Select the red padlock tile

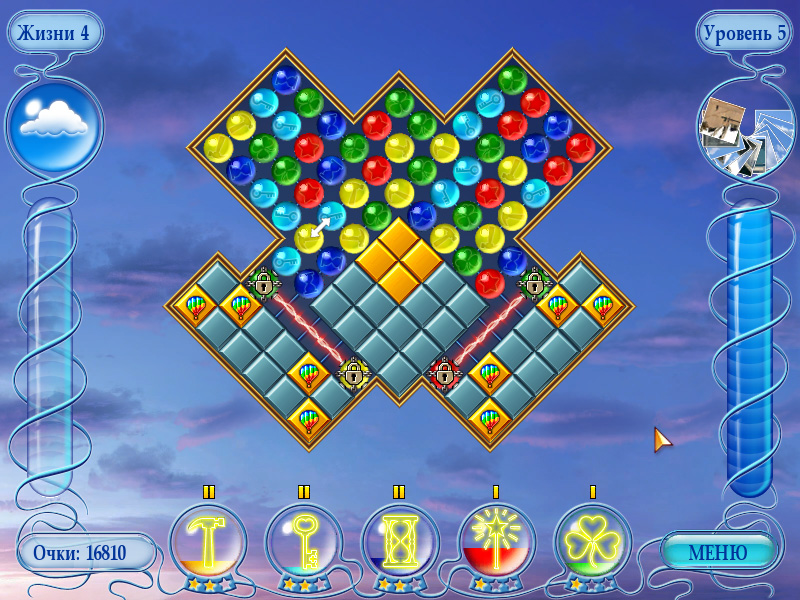[444, 373]
